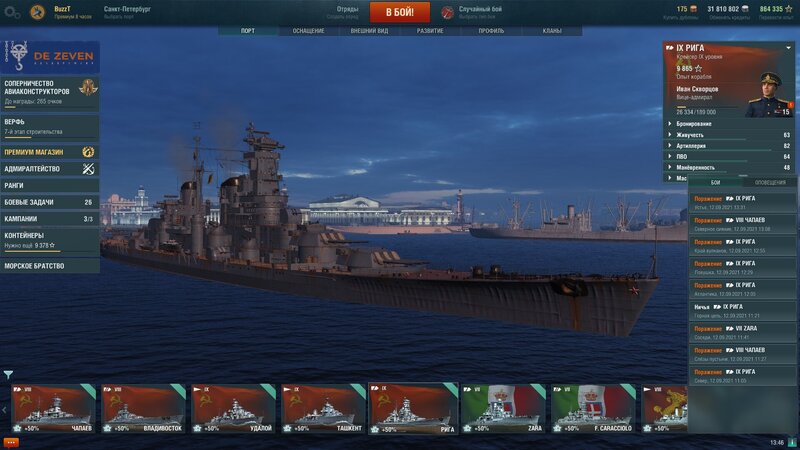
Task: Pick the ТАШКЕНТ ship card
Action: pyautogui.click(x=323, y=410)
